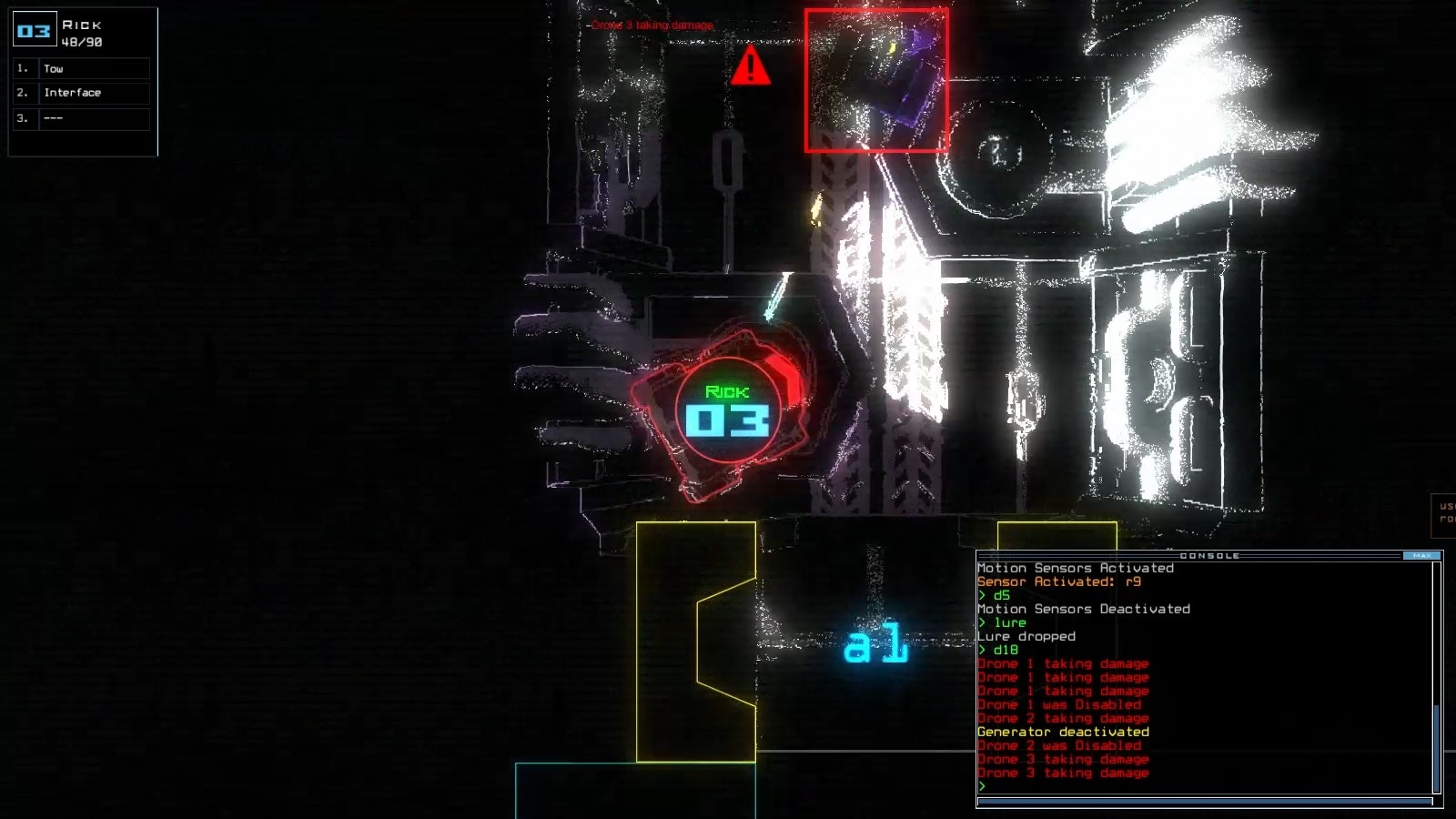Viewport: 1456px width, 819px height.
Task: Click the red target box around damaged drone
Action: (x=876, y=80)
